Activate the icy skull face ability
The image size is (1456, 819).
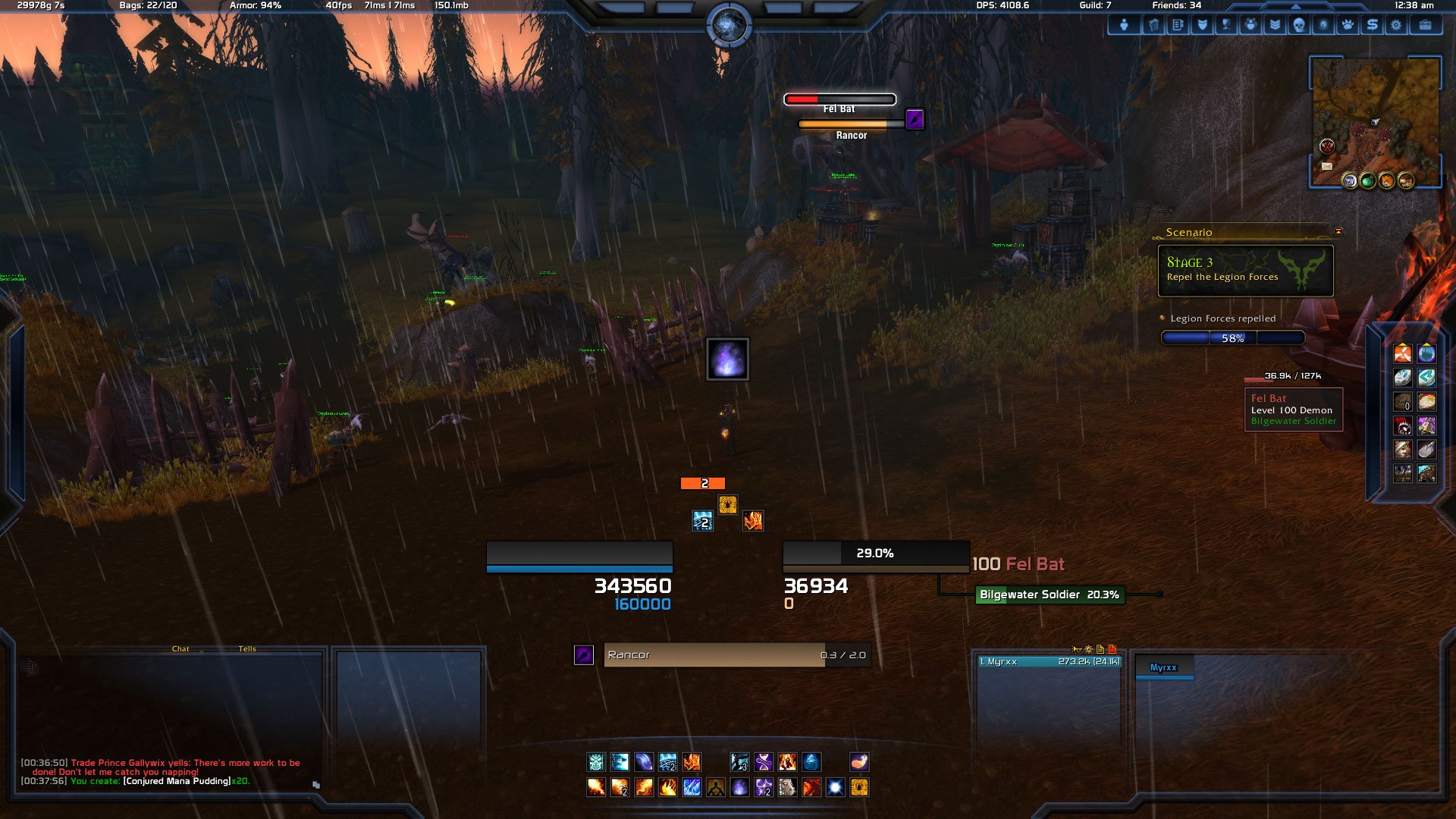pos(596,762)
